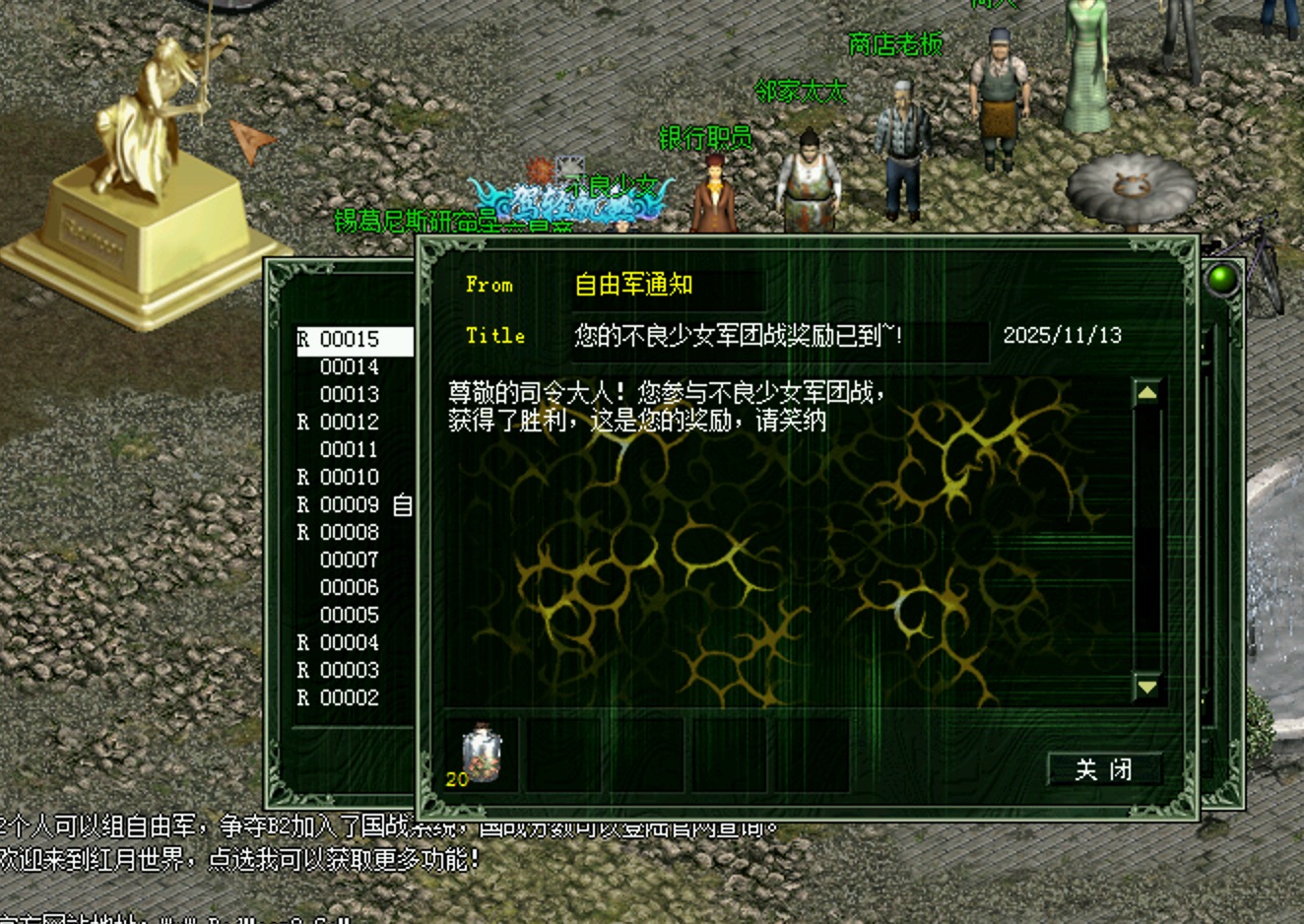Select mail entry 00004

[350, 643]
